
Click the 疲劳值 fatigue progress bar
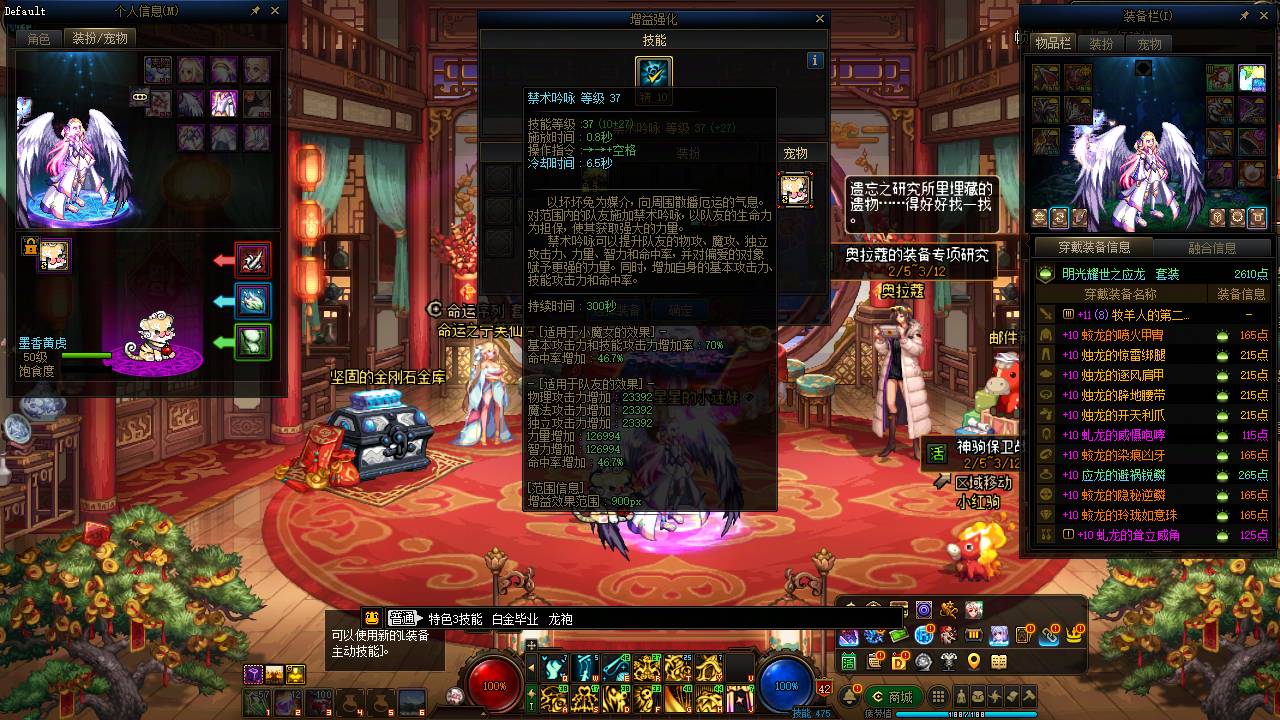pos(966,712)
